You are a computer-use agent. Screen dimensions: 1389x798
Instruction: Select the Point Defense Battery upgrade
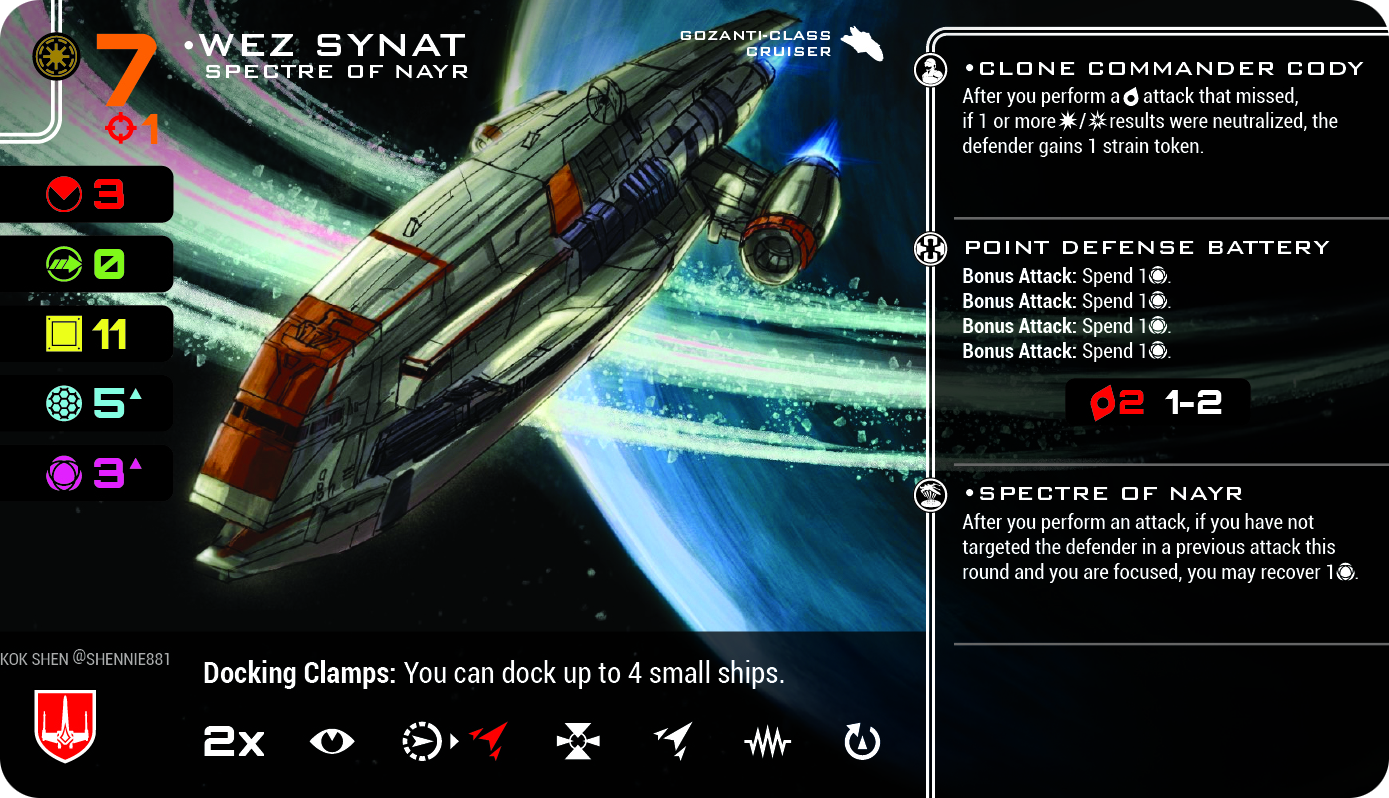[x=1146, y=247]
